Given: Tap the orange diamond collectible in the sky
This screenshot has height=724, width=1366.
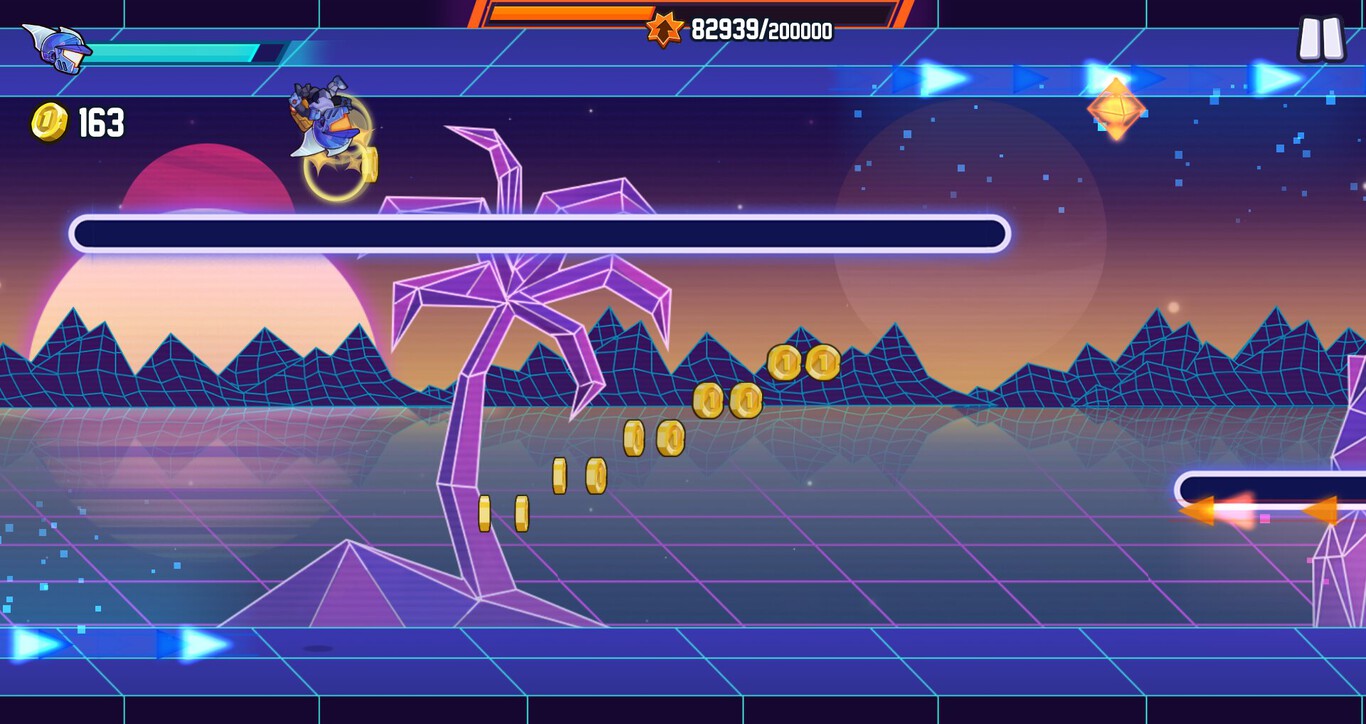Looking at the screenshot, I should (1115, 110).
